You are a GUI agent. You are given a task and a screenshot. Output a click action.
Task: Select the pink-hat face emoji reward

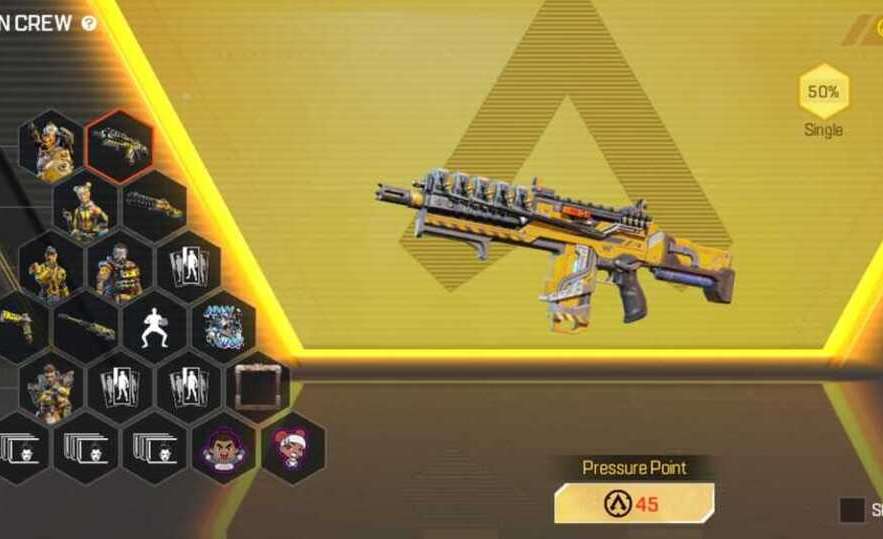(x=293, y=445)
